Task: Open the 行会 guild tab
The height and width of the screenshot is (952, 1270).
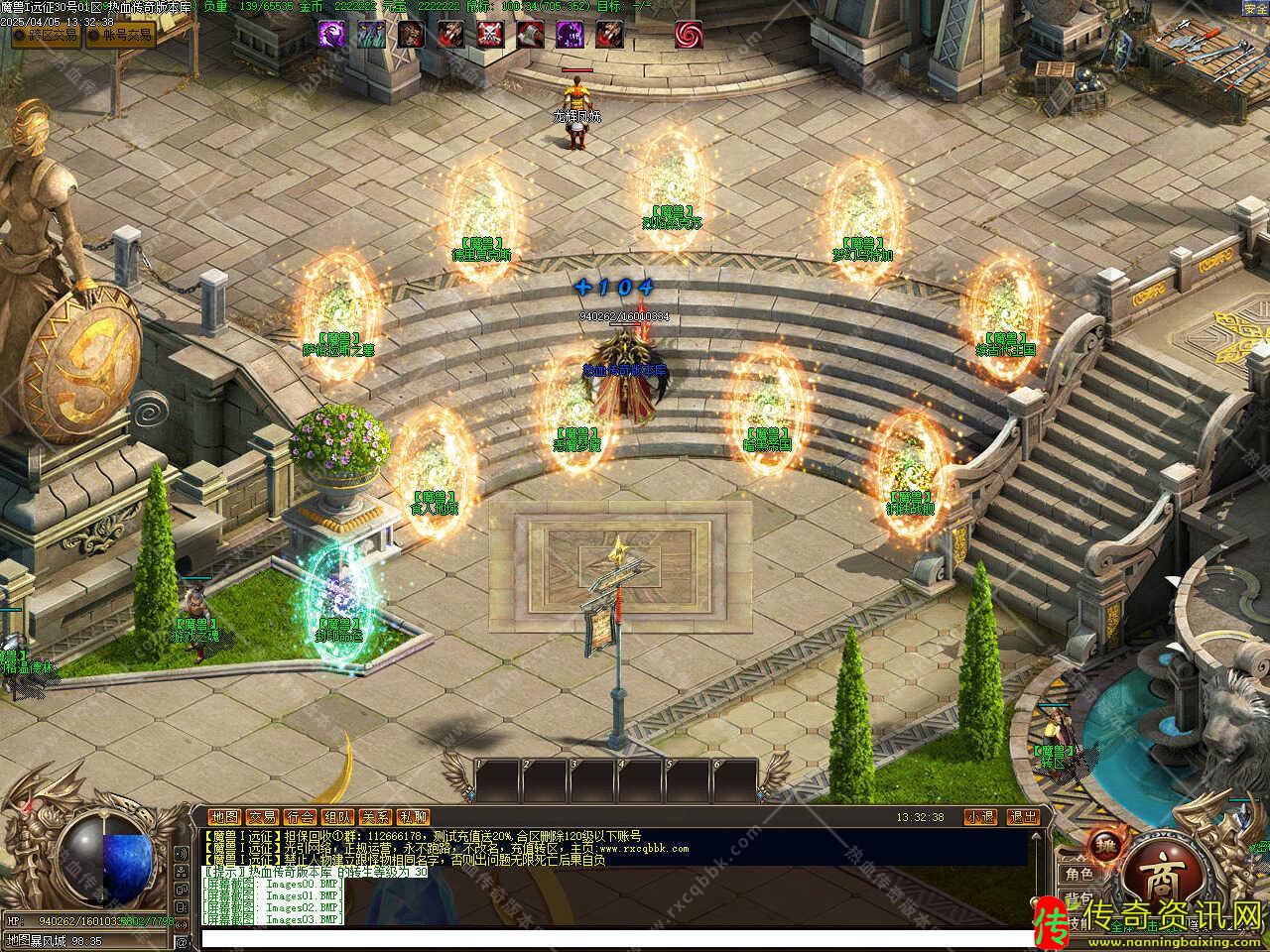Action: tap(300, 817)
